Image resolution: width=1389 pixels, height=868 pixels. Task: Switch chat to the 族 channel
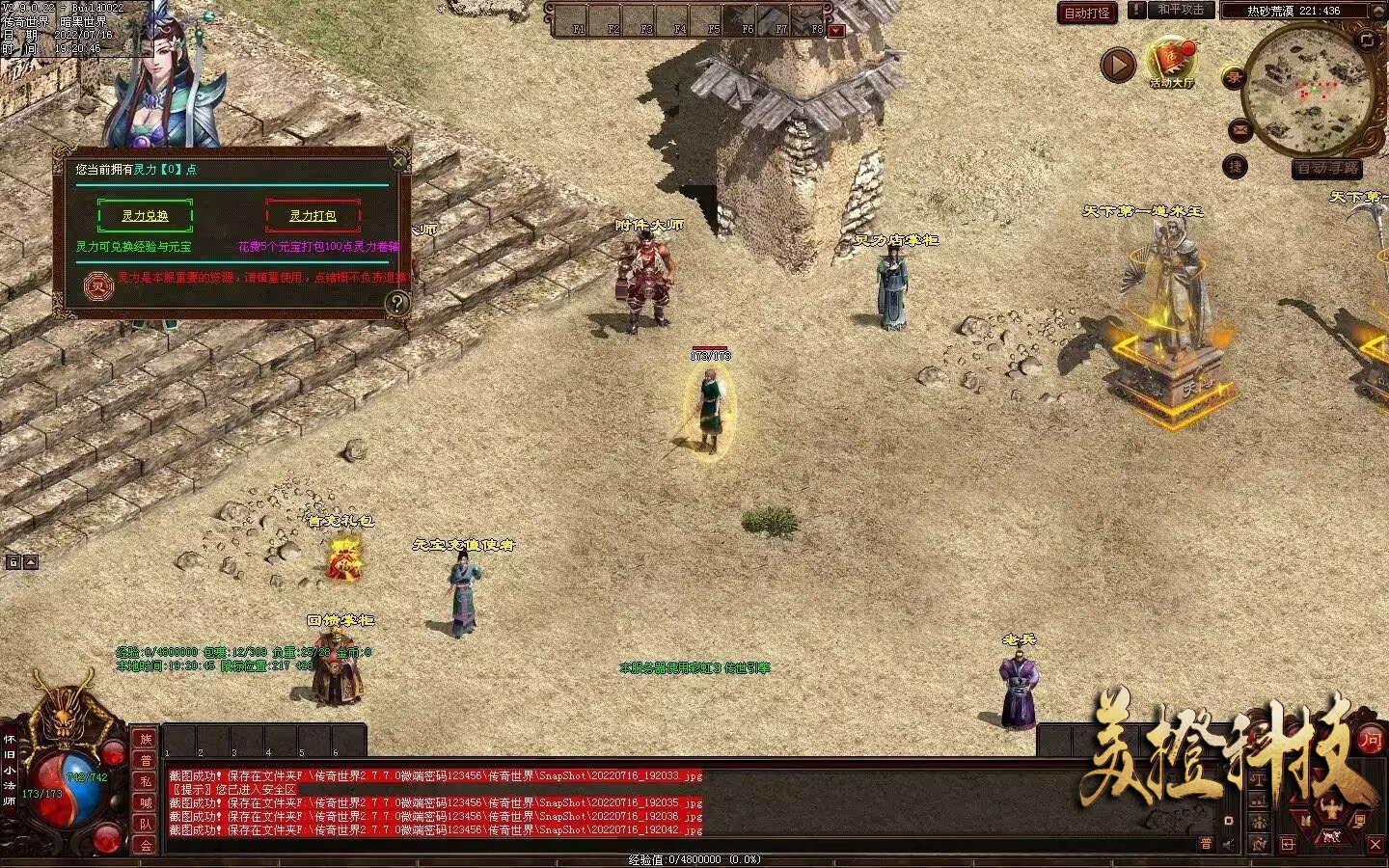pos(146,739)
